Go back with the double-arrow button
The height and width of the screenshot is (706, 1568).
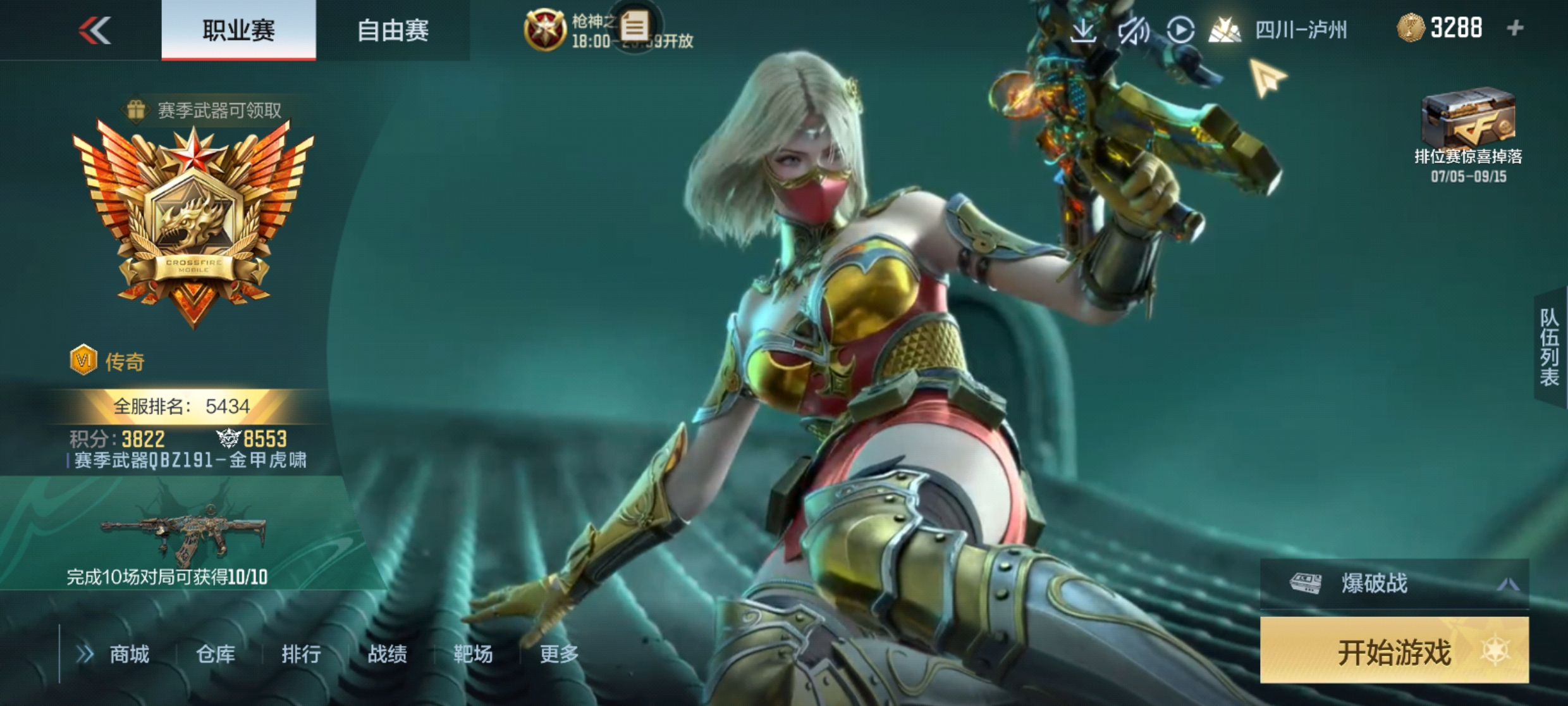[95, 30]
